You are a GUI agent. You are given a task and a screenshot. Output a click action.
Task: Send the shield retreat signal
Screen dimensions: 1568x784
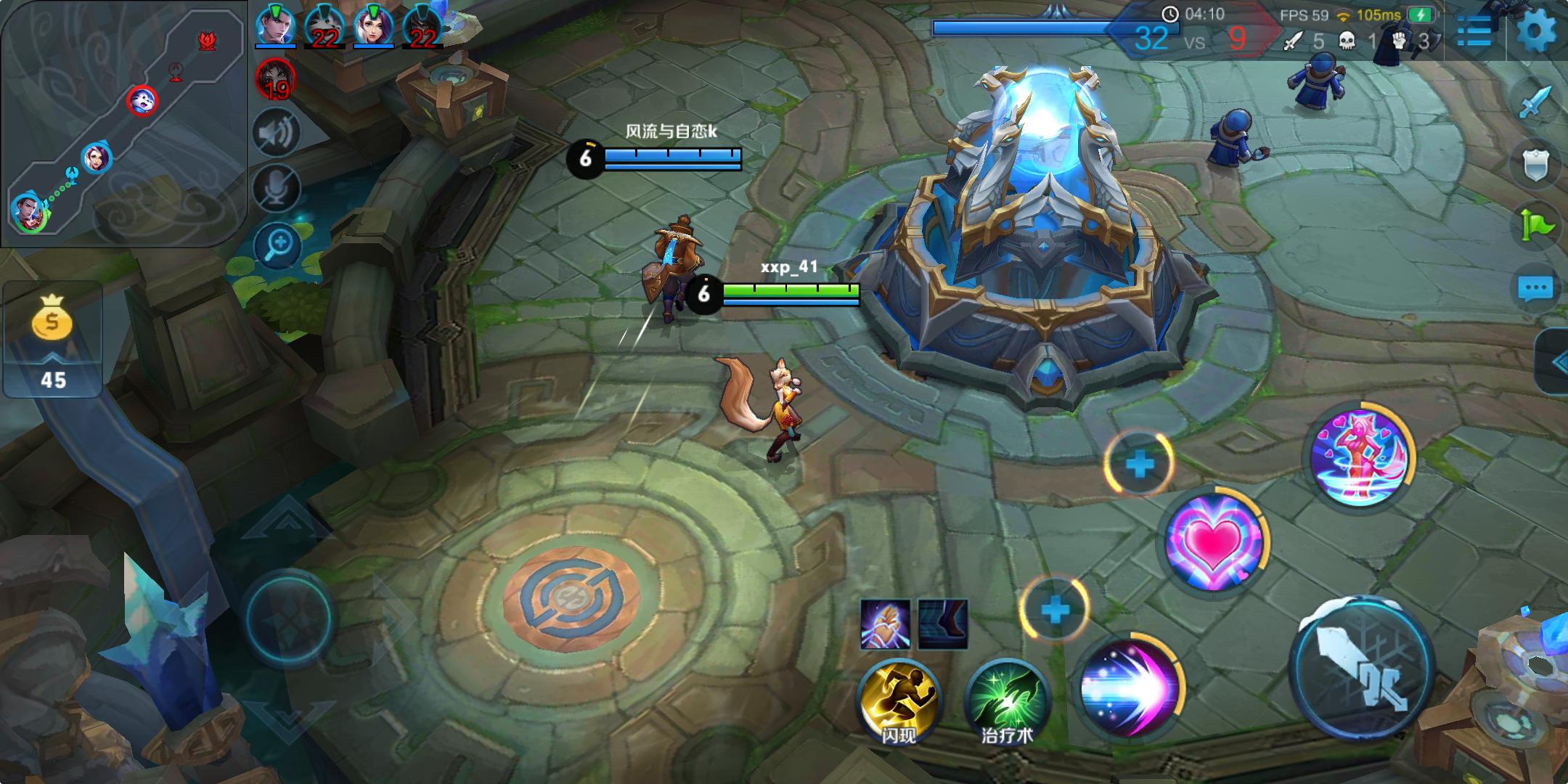click(1535, 166)
